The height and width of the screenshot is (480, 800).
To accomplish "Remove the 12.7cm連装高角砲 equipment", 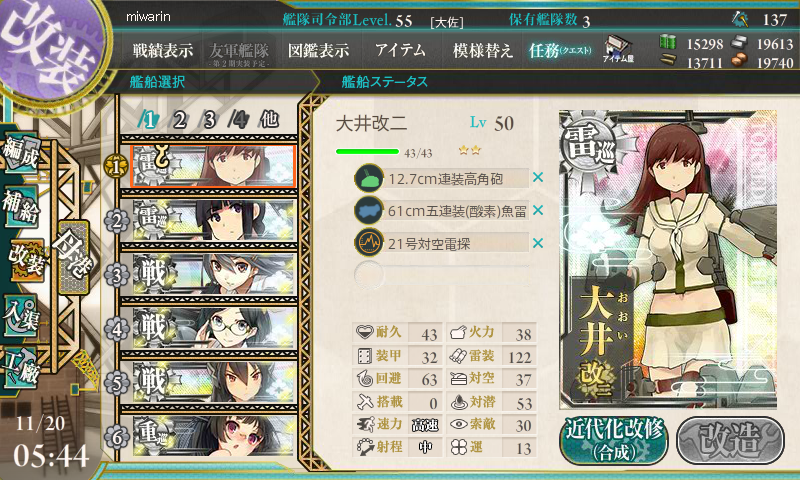I will (x=538, y=178).
